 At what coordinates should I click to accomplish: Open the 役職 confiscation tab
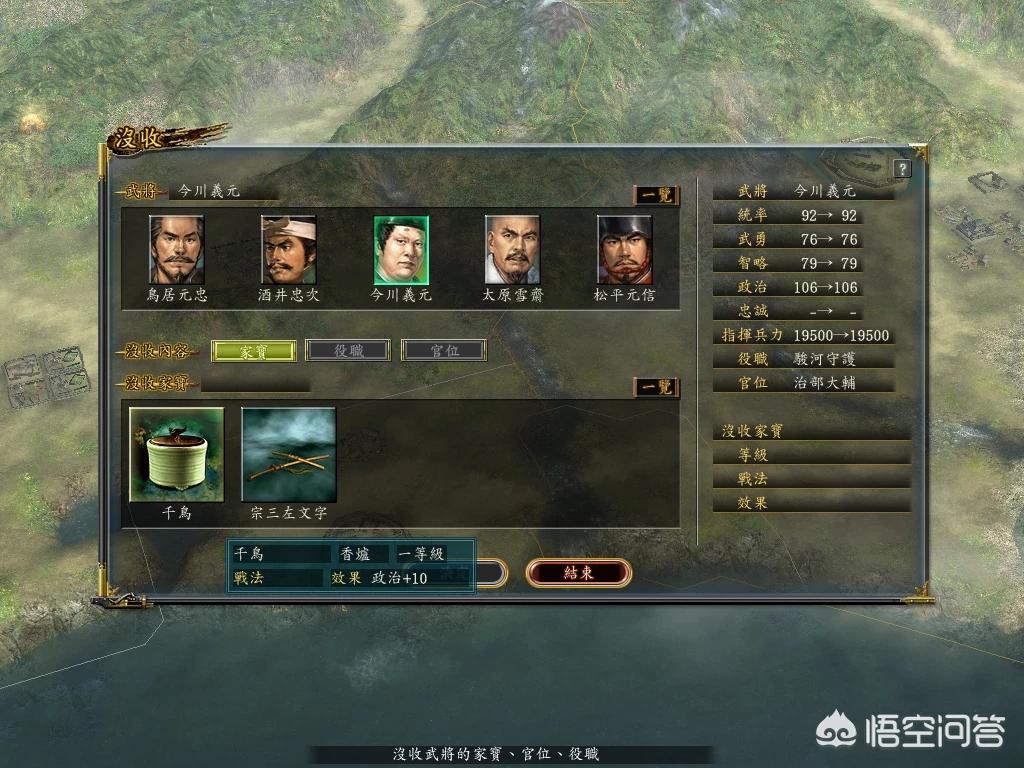[348, 351]
